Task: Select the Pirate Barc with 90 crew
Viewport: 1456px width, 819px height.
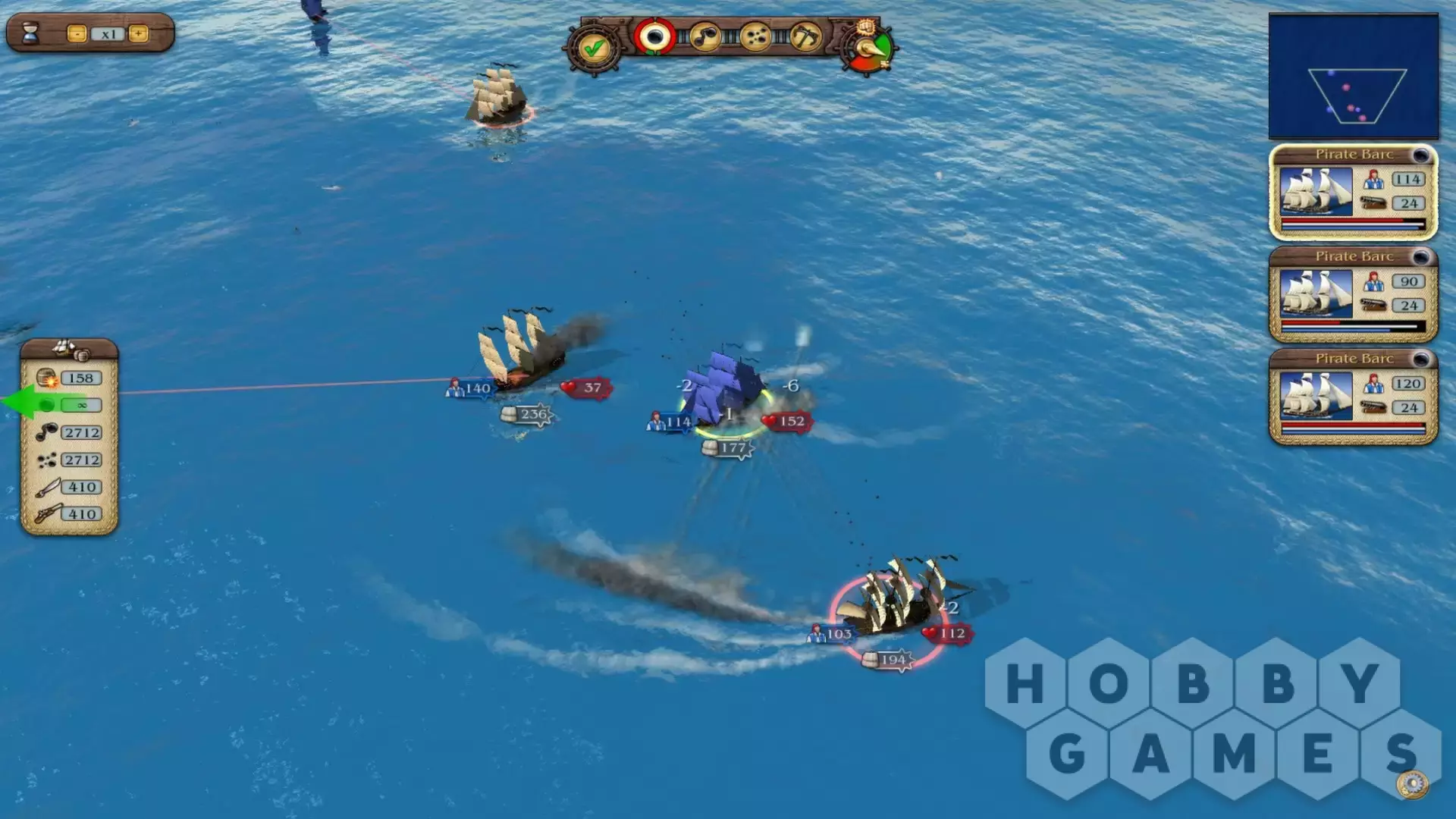Action: [x=1353, y=294]
